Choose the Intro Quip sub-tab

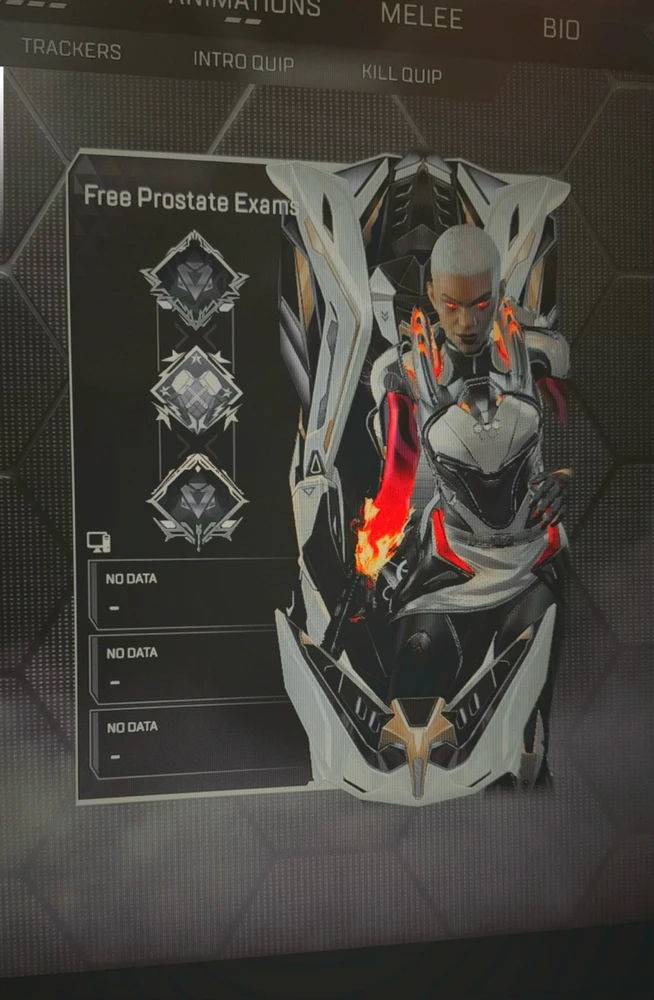tap(243, 61)
